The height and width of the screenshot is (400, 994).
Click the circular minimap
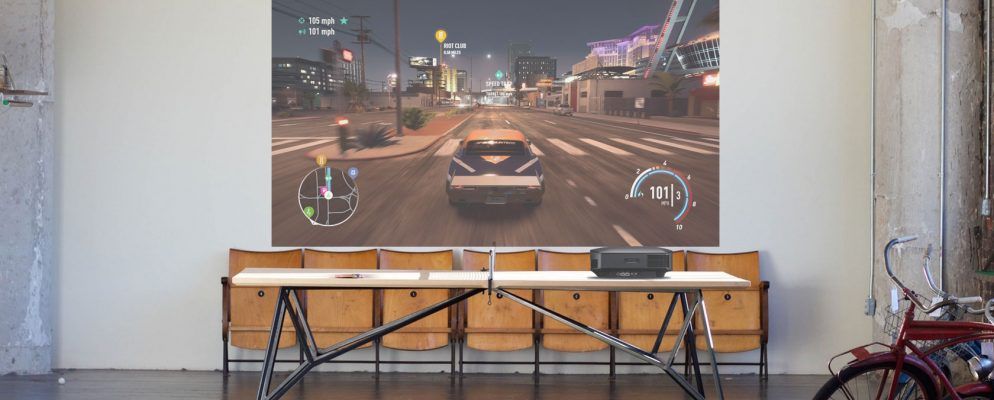[x=328, y=195]
